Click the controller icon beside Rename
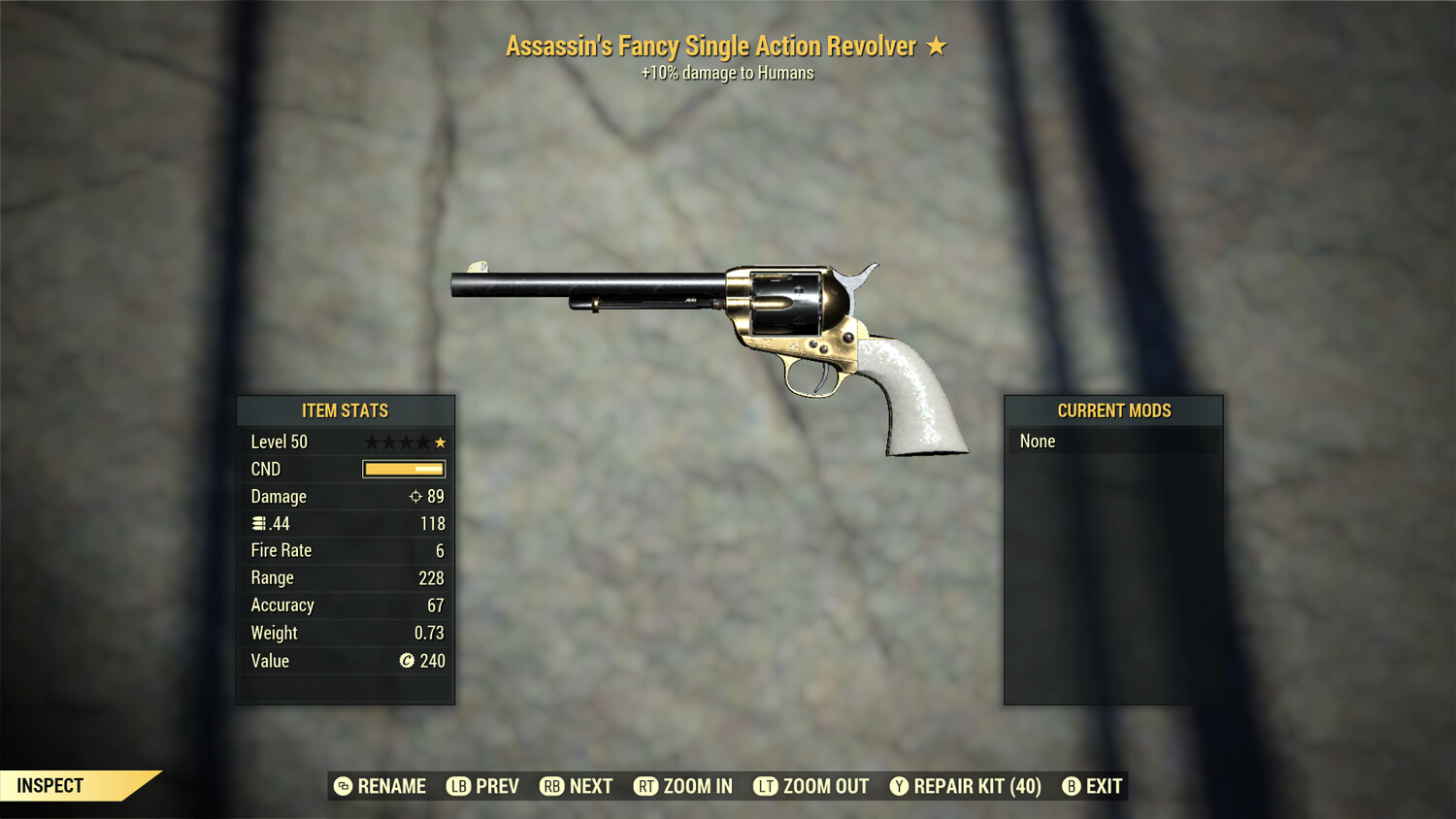This screenshot has width=1456, height=819. tap(342, 786)
